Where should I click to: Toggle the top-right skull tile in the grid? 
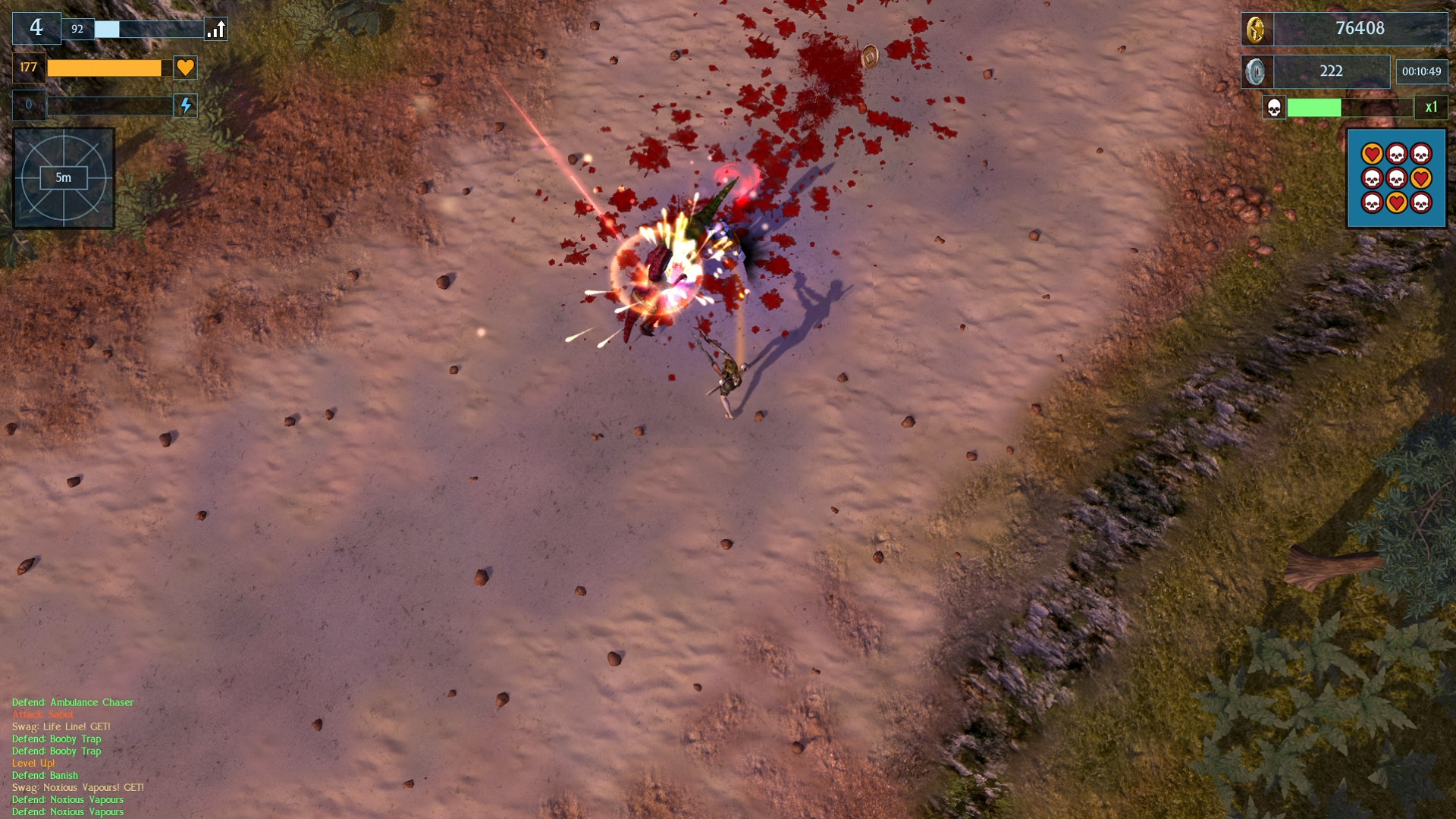1422,153
